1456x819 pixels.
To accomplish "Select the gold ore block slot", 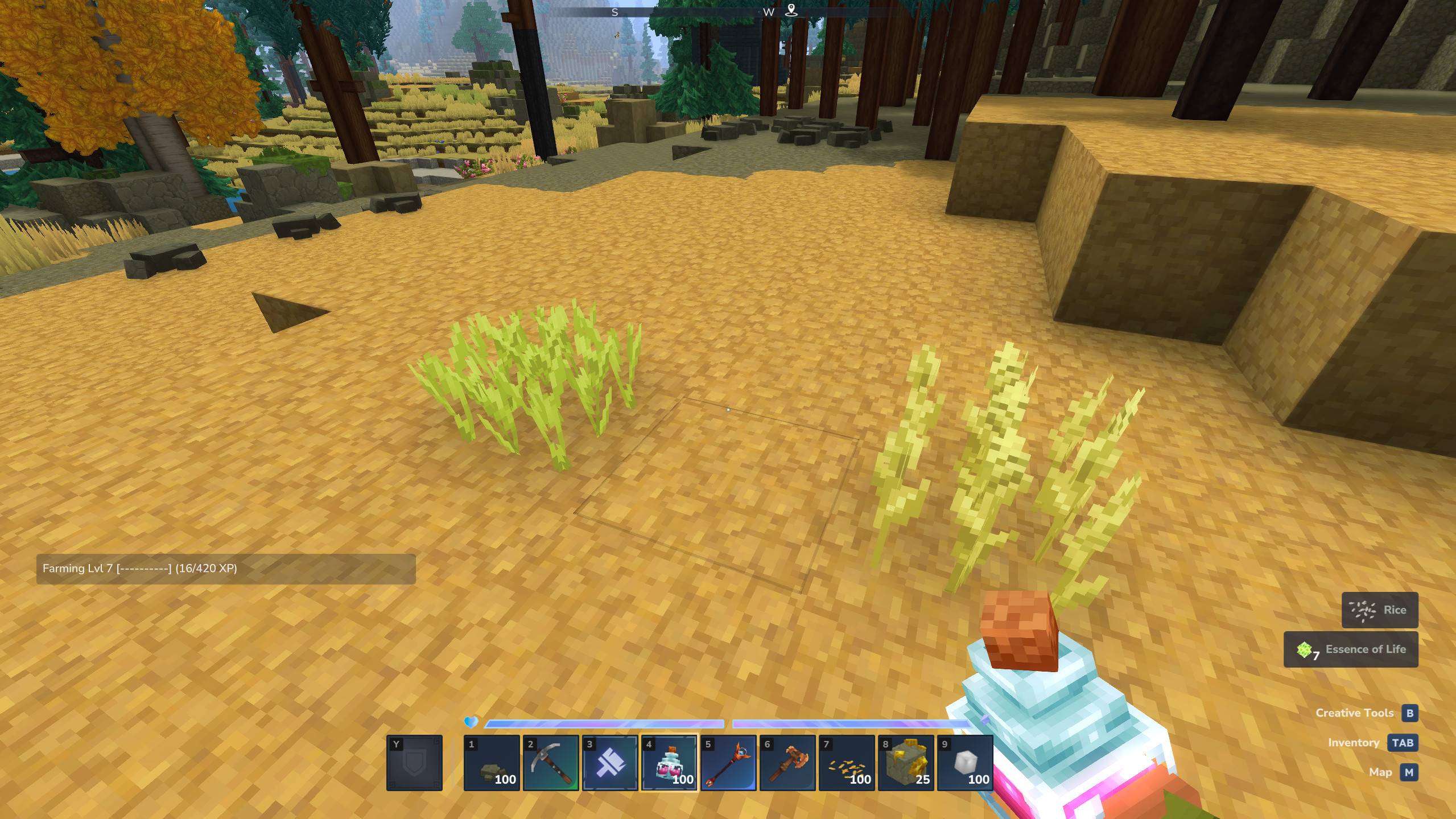I will 906,763.
